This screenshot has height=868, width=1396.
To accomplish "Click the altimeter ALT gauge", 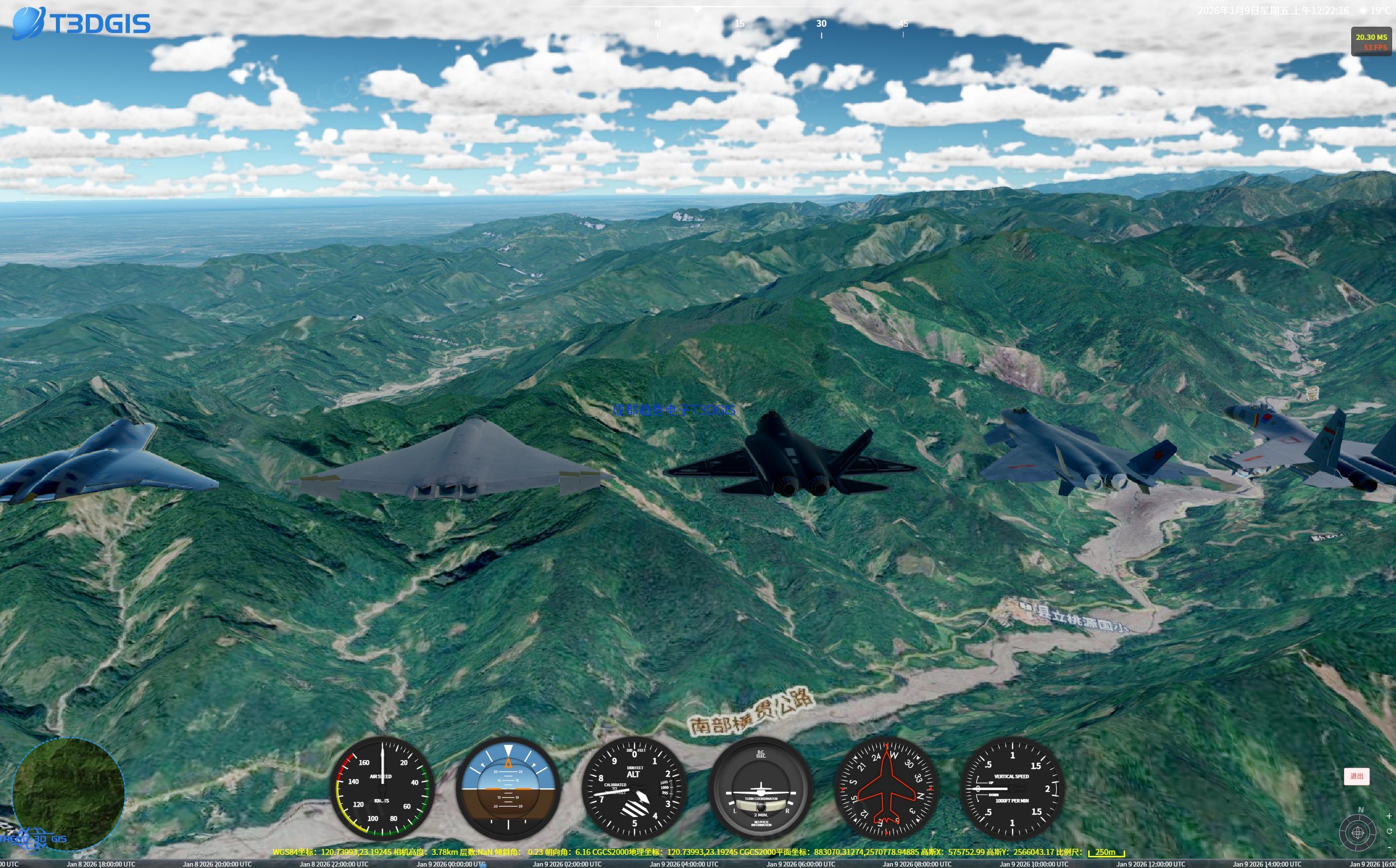I will [634, 788].
